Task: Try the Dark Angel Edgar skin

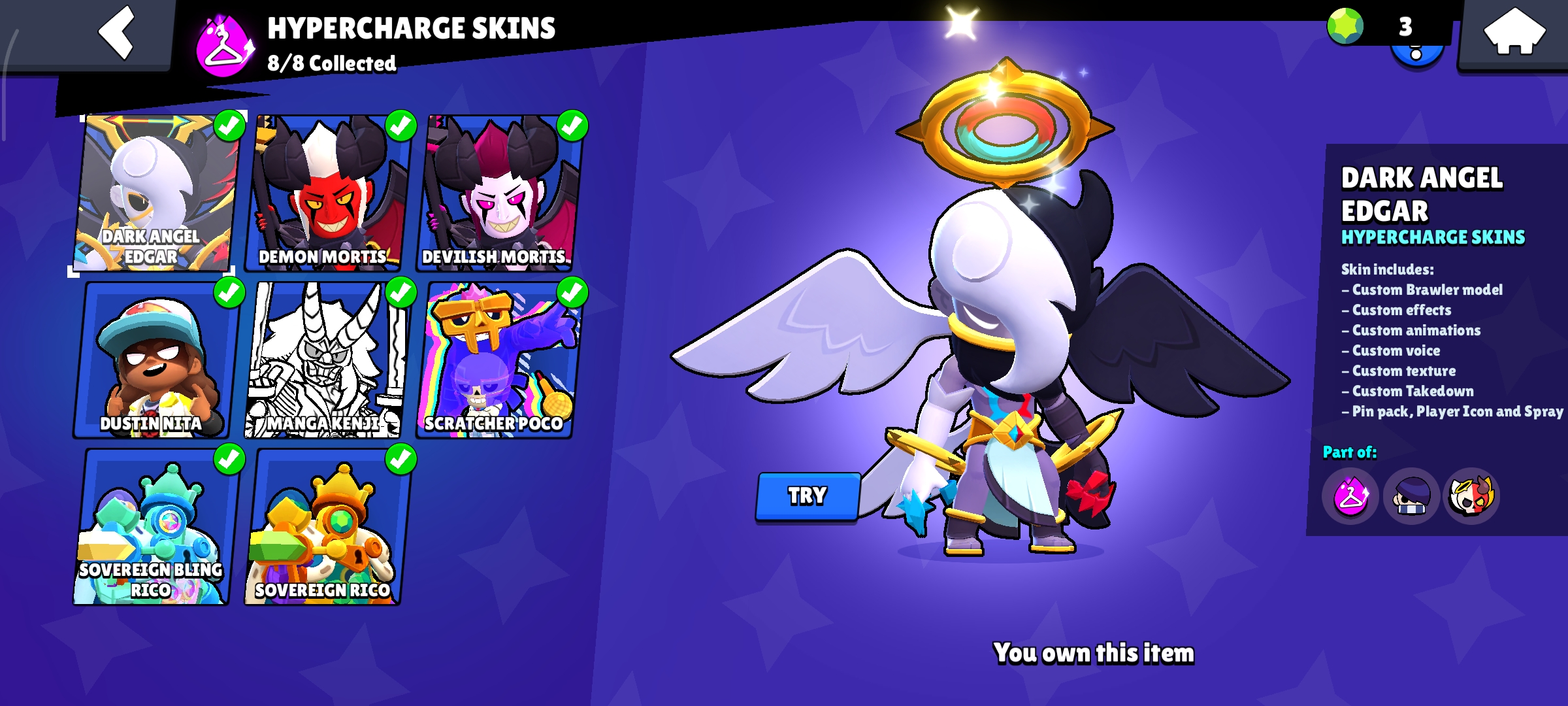Action: (x=808, y=496)
